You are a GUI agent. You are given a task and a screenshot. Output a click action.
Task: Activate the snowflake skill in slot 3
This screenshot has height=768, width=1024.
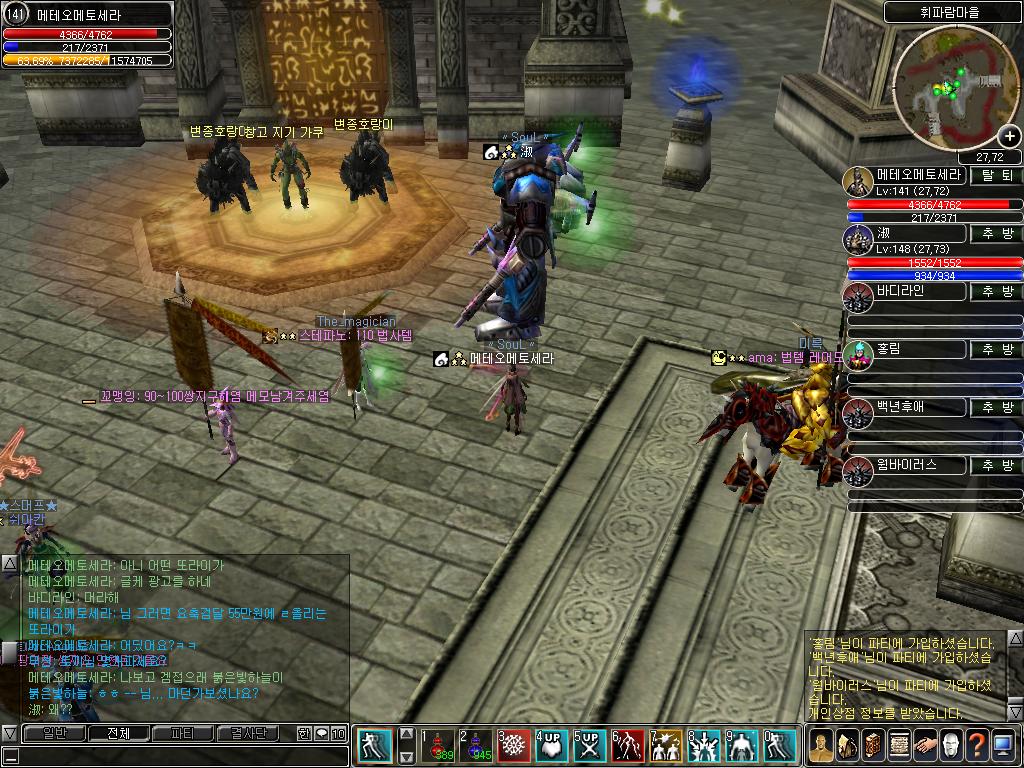[513, 745]
